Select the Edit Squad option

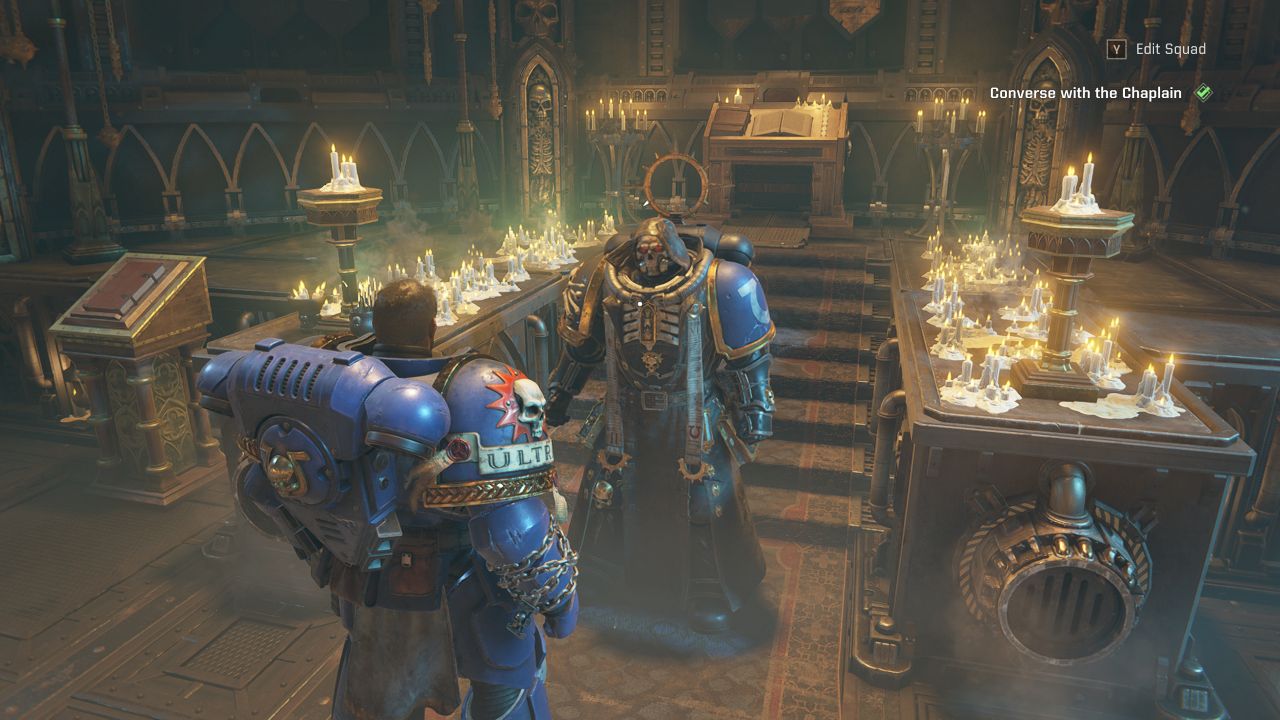(x=1169, y=49)
